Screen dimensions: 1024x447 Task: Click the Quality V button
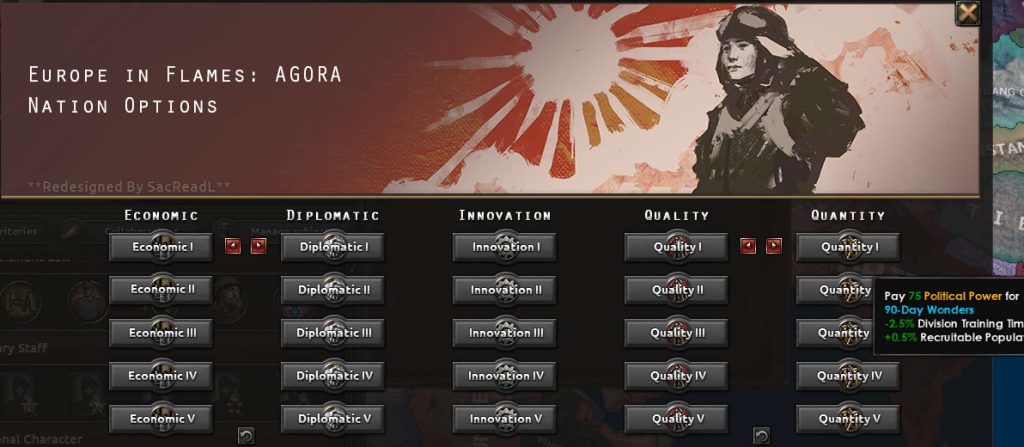[x=677, y=419]
